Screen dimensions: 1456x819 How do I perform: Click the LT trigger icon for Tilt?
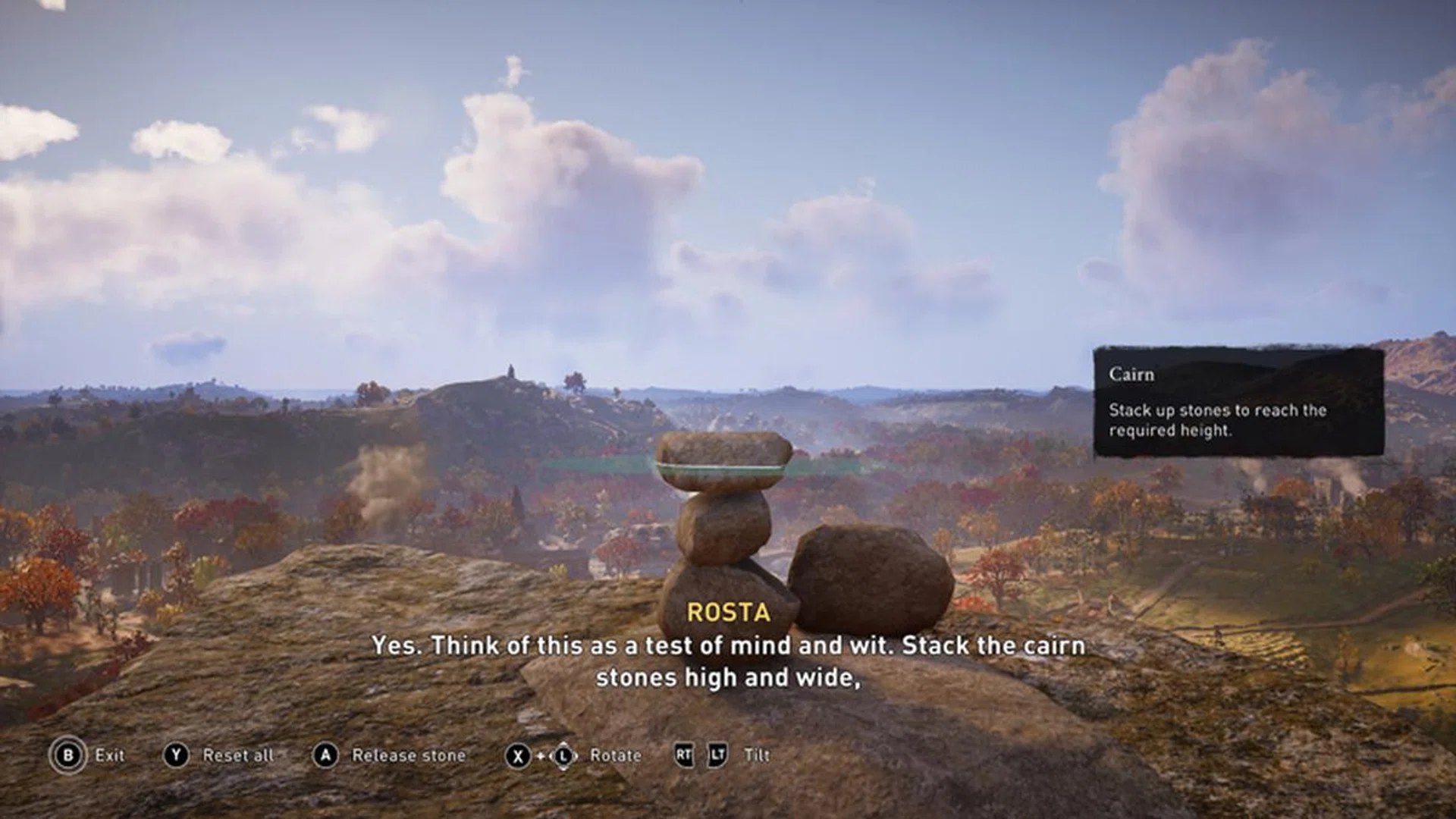point(717,755)
